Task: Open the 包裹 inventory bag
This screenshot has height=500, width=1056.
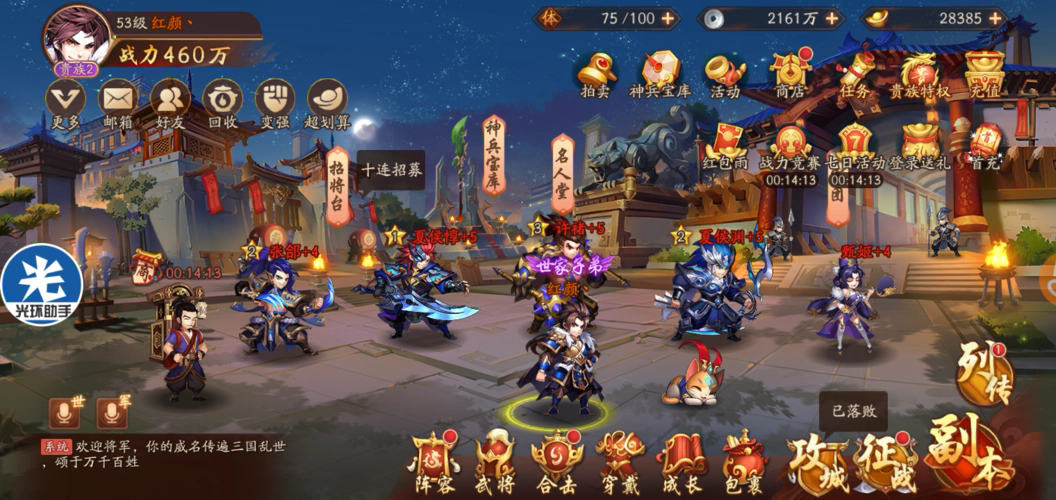Action: 744,461
